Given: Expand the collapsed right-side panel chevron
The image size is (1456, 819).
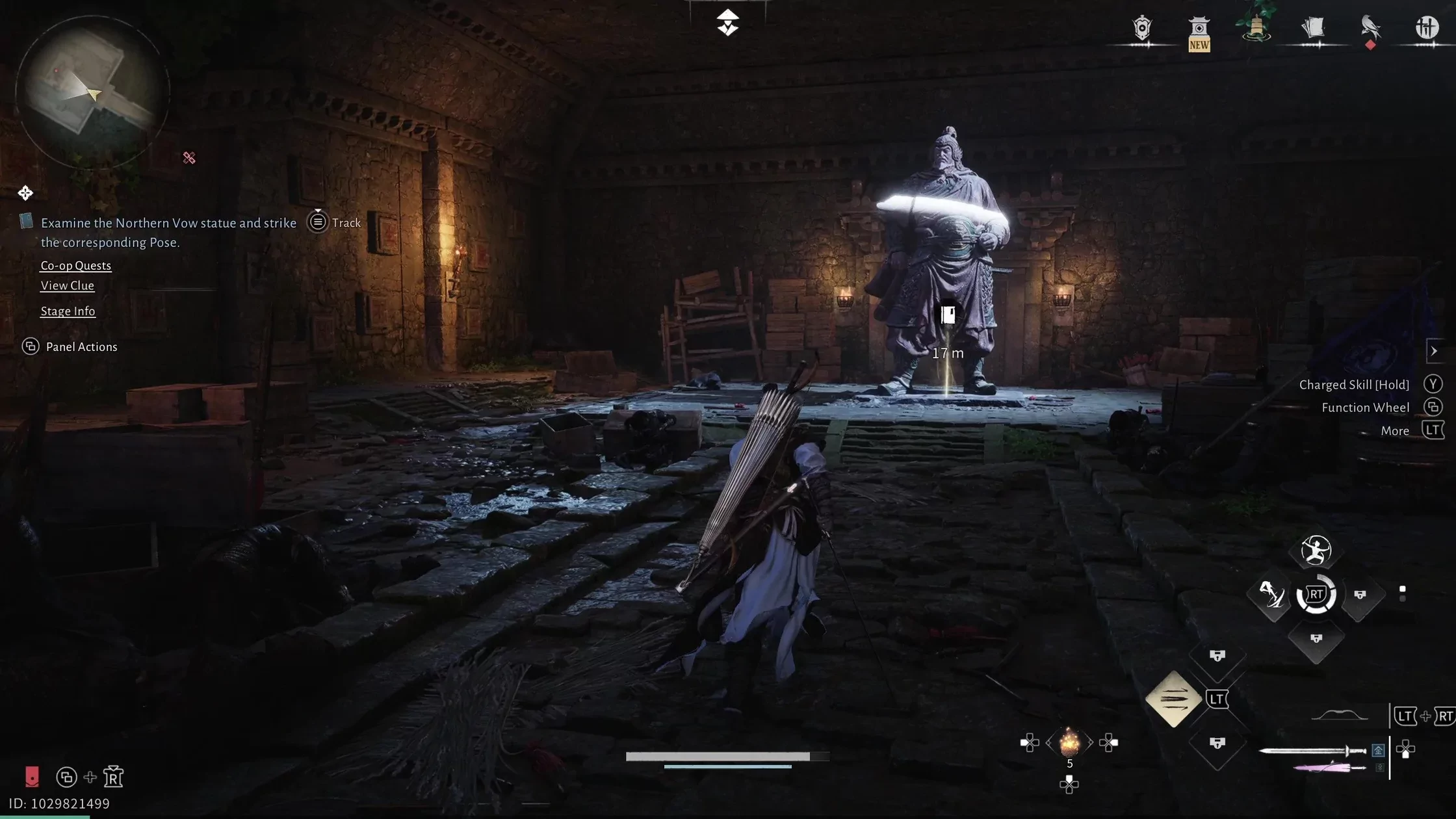Looking at the screenshot, I should click(x=1435, y=351).
